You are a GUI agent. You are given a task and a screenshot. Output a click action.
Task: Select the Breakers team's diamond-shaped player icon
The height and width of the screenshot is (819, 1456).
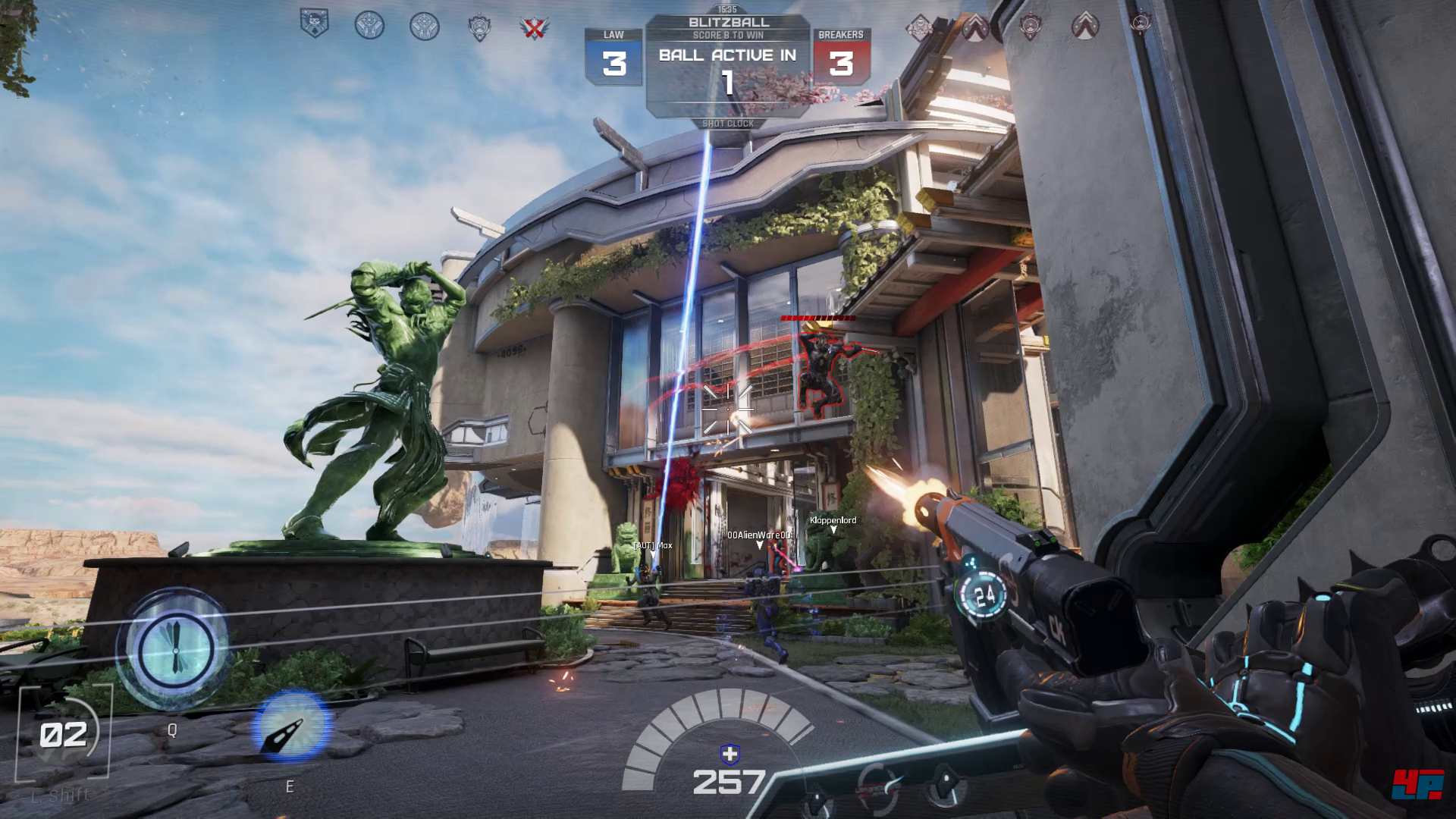pyautogui.click(x=921, y=27)
